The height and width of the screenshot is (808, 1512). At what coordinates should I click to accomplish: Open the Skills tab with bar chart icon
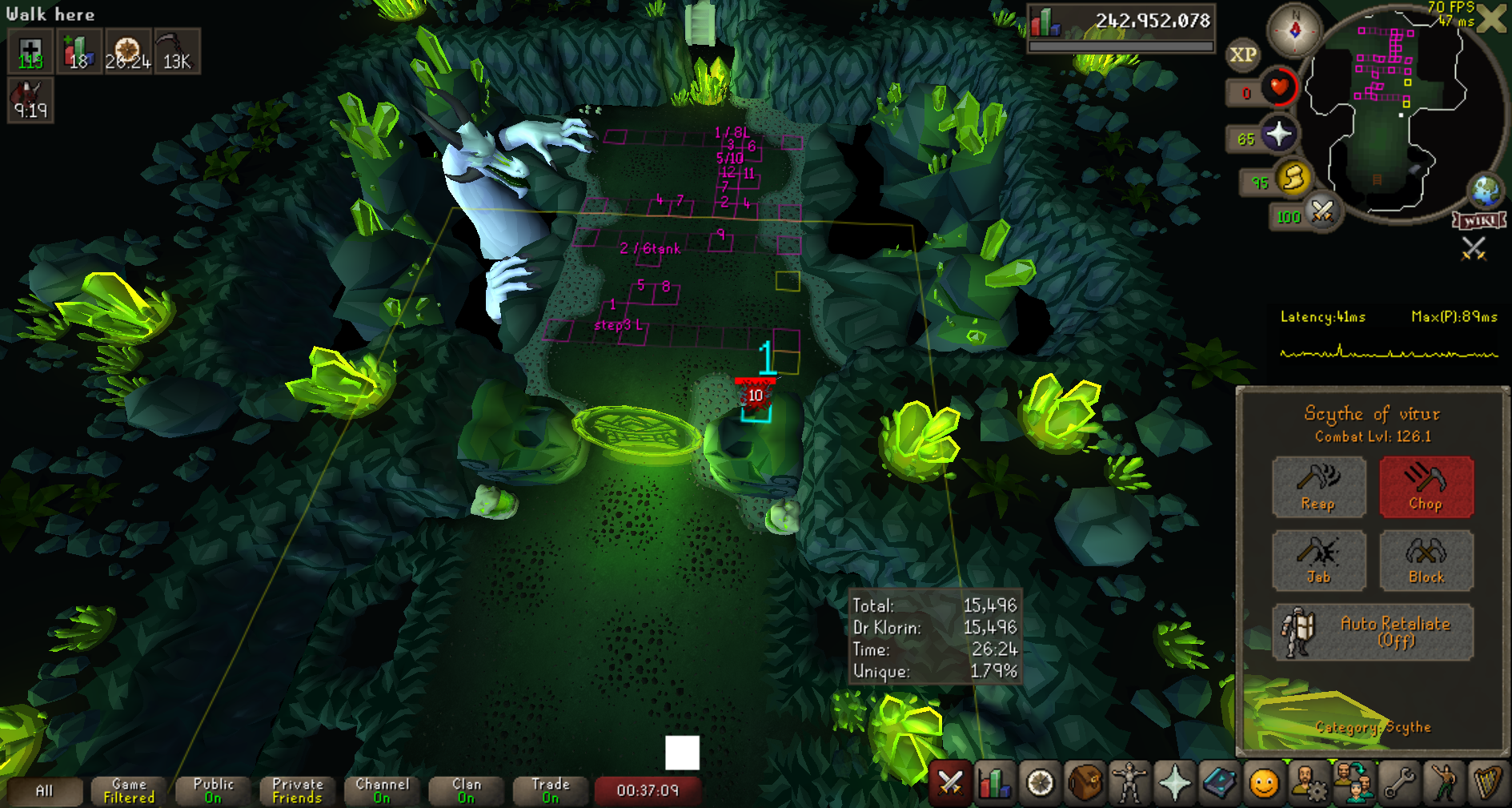[x=994, y=782]
